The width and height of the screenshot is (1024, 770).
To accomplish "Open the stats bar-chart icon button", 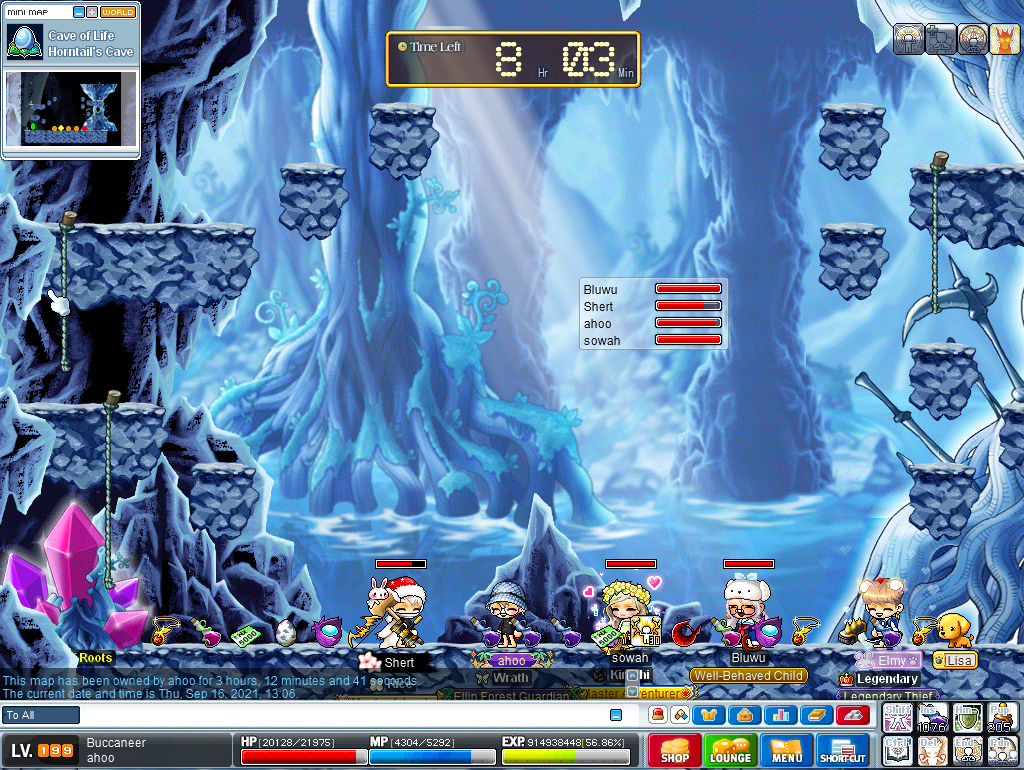I will (x=780, y=715).
